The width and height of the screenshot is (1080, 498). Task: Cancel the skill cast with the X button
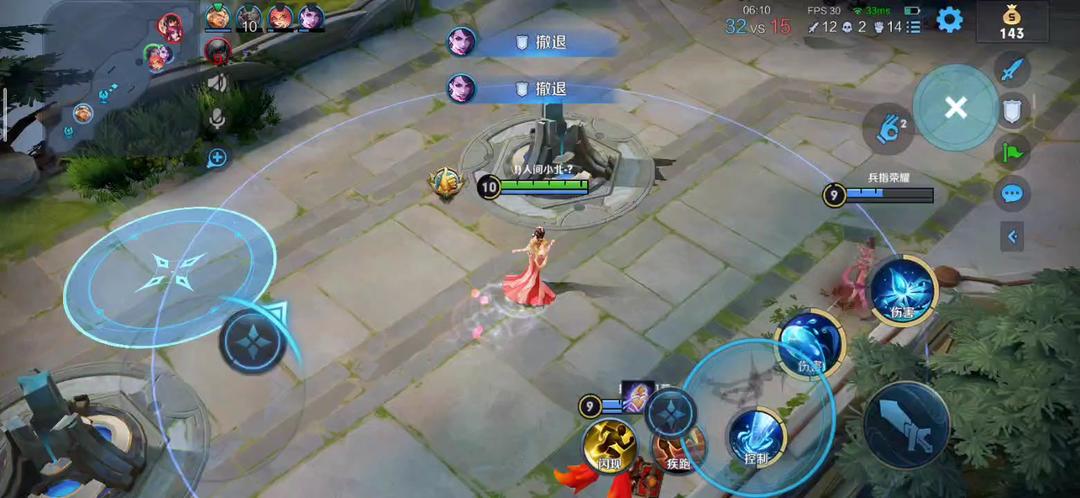point(955,107)
